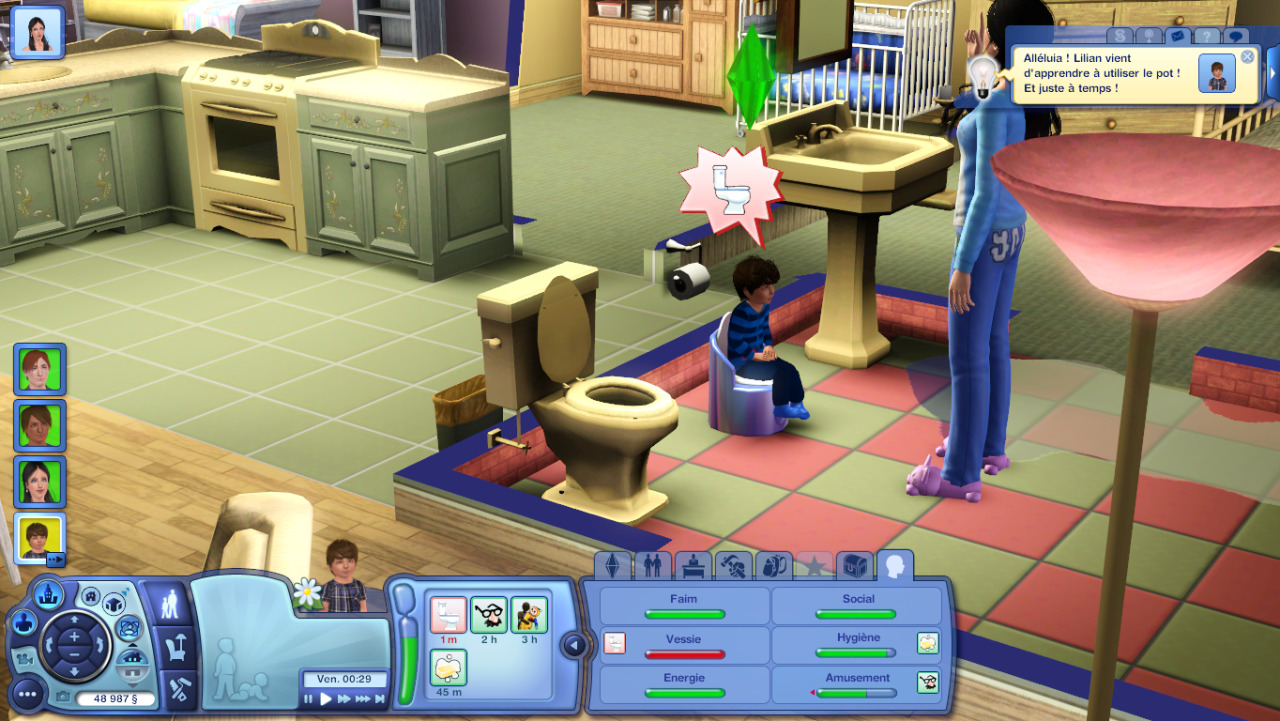The width and height of the screenshot is (1280, 721).
Task: Select Live mode with the two figures
Action: click(171, 603)
